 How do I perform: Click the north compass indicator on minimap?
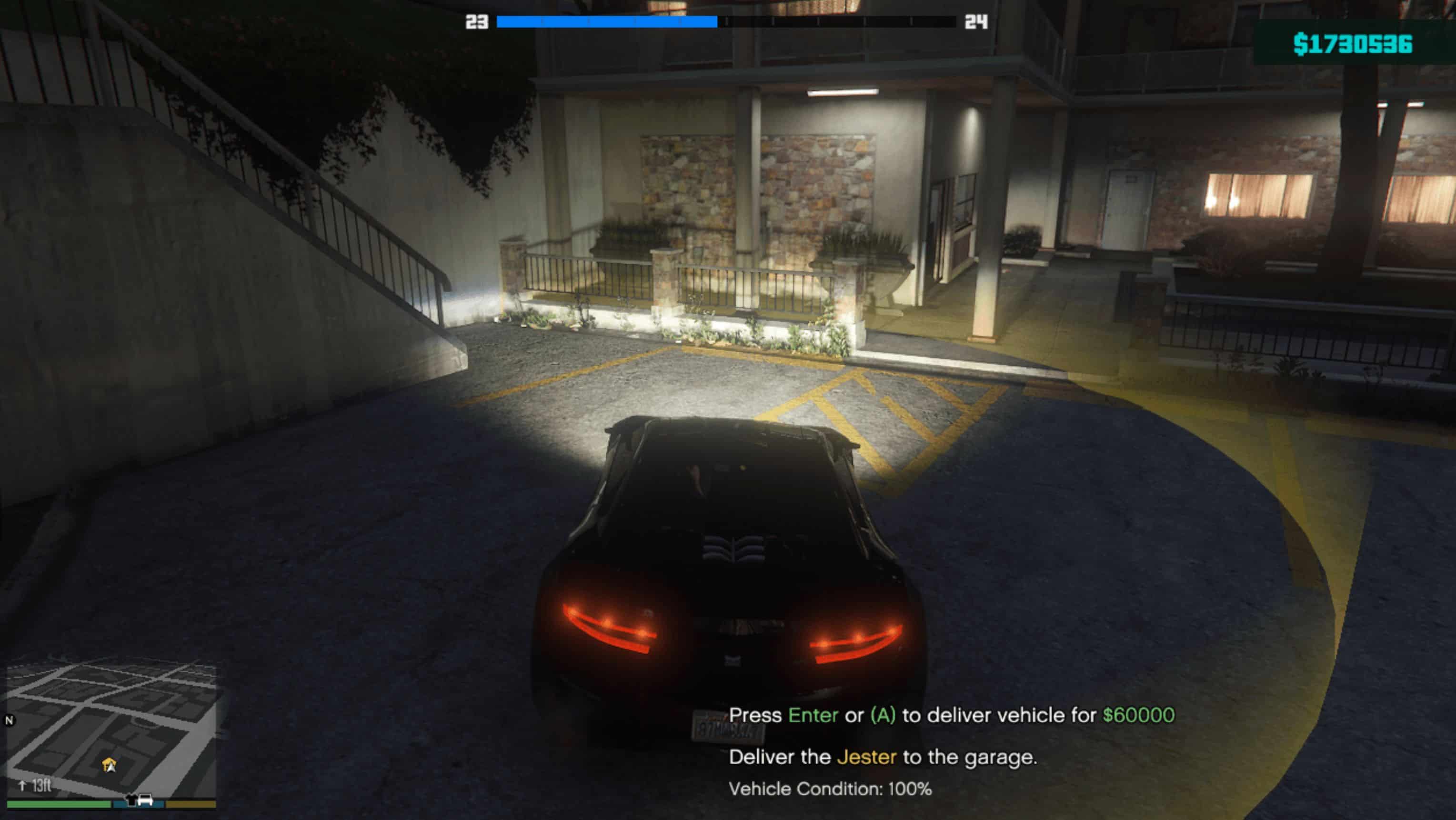pyautogui.click(x=9, y=720)
